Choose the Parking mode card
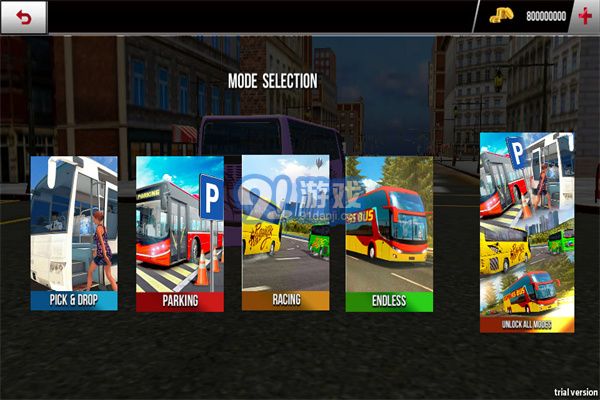The width and height of the screenshot is (600, 400). point(179,232)
